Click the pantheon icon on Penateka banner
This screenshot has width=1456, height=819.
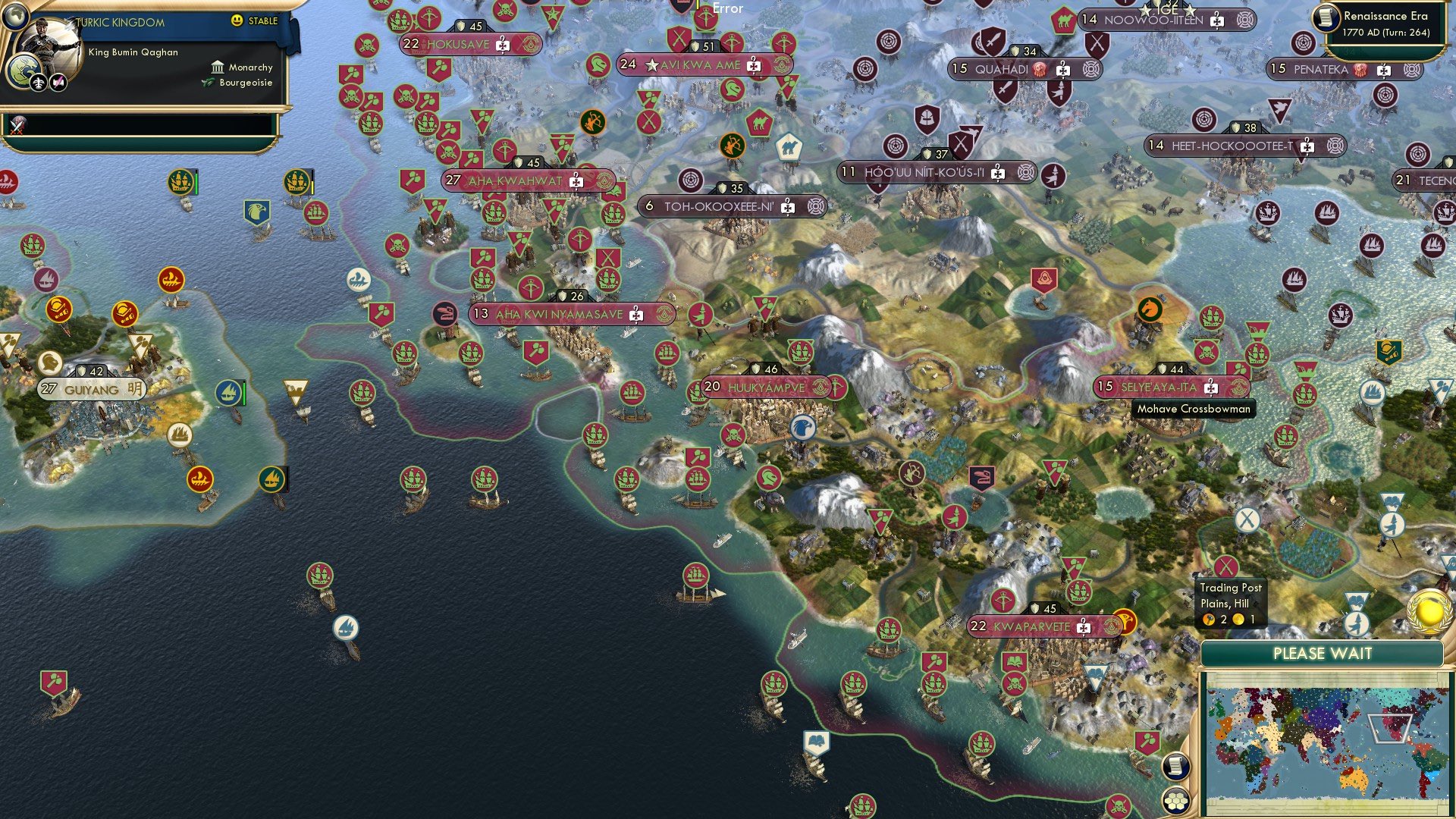[1360, 70]
